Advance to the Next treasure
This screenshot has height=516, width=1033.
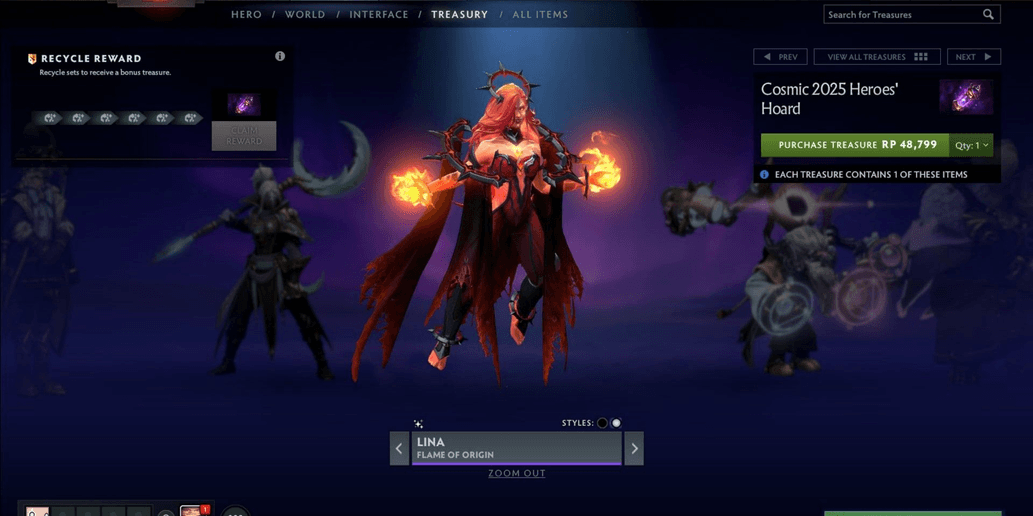(973, 57)
